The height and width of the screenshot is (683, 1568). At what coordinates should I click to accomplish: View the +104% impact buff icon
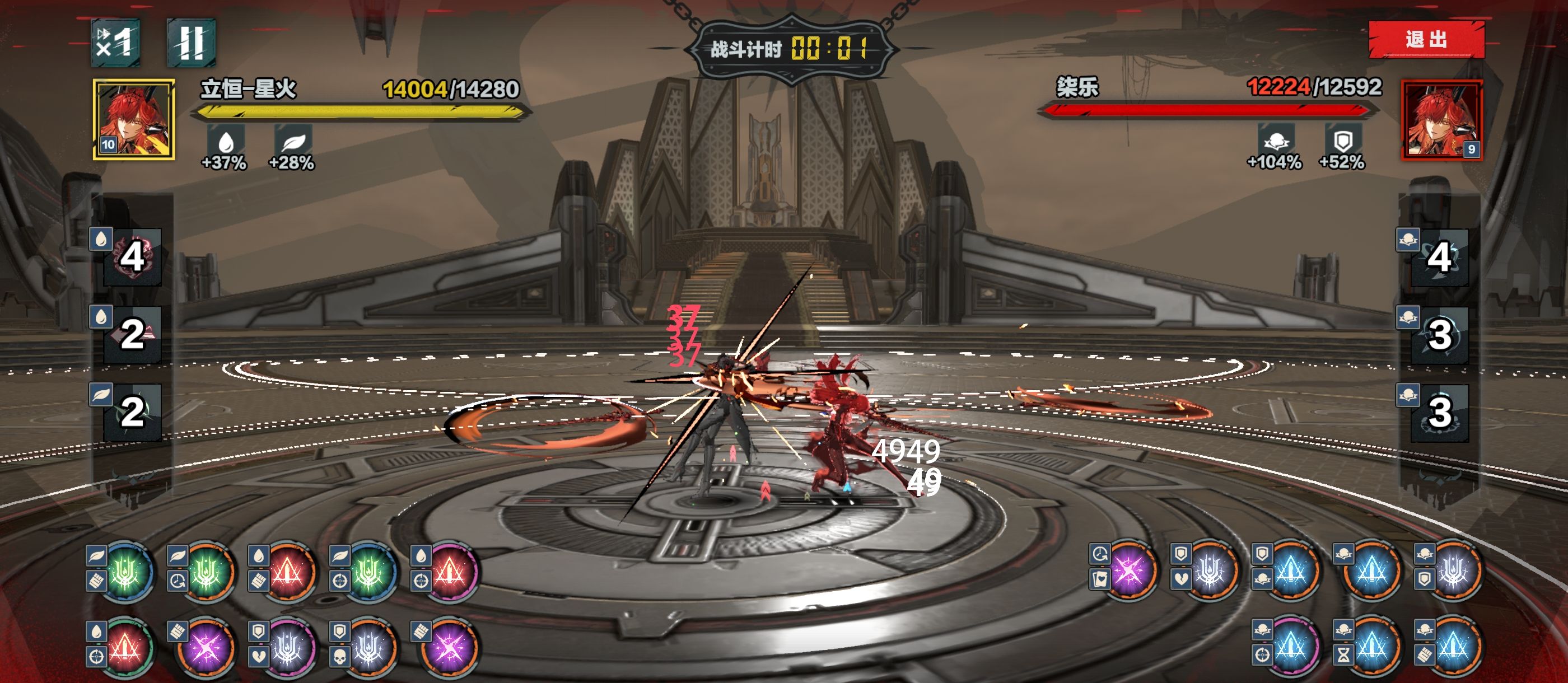coord(1275,142)
